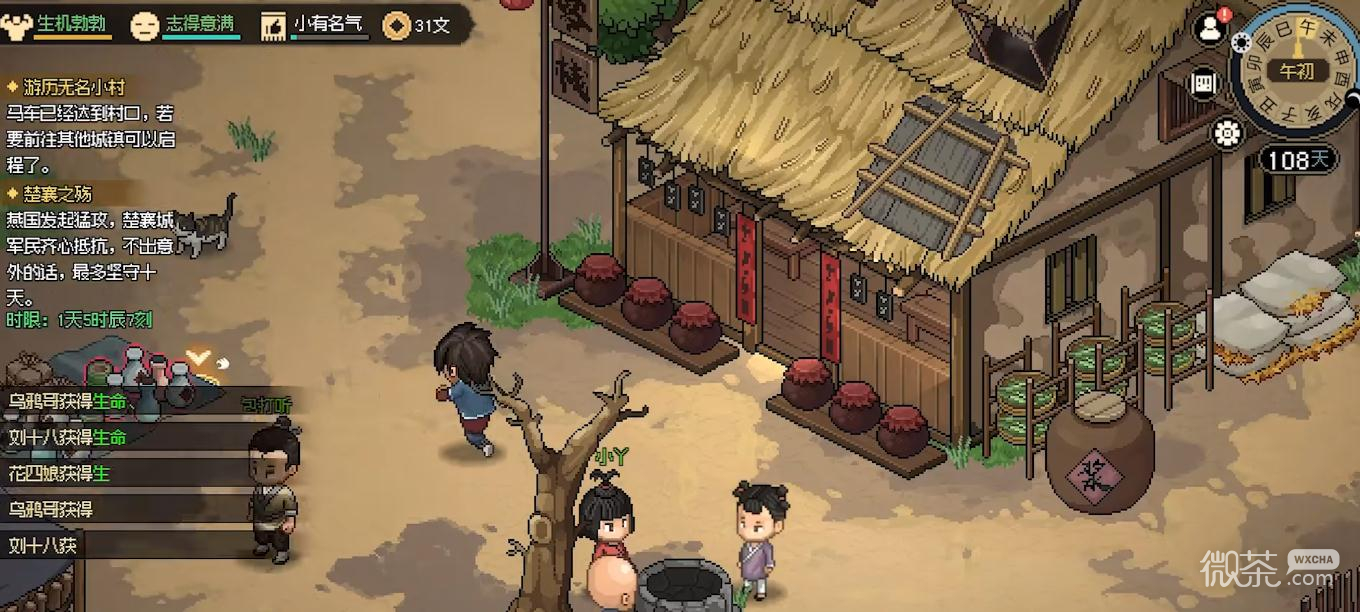Open the 志得意满 mood status
The height and width of the screenshot is (612, 1360).
click(x=186, y=25)
